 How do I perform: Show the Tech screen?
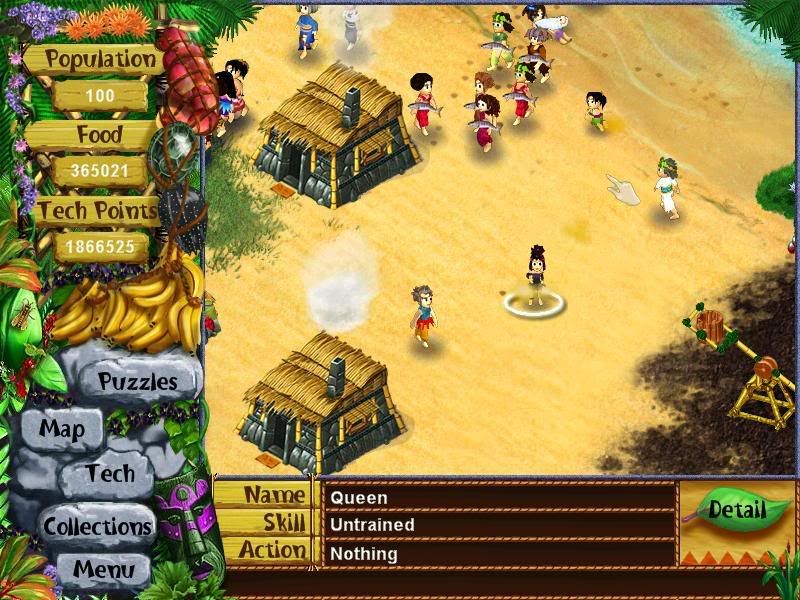point(109,474)
